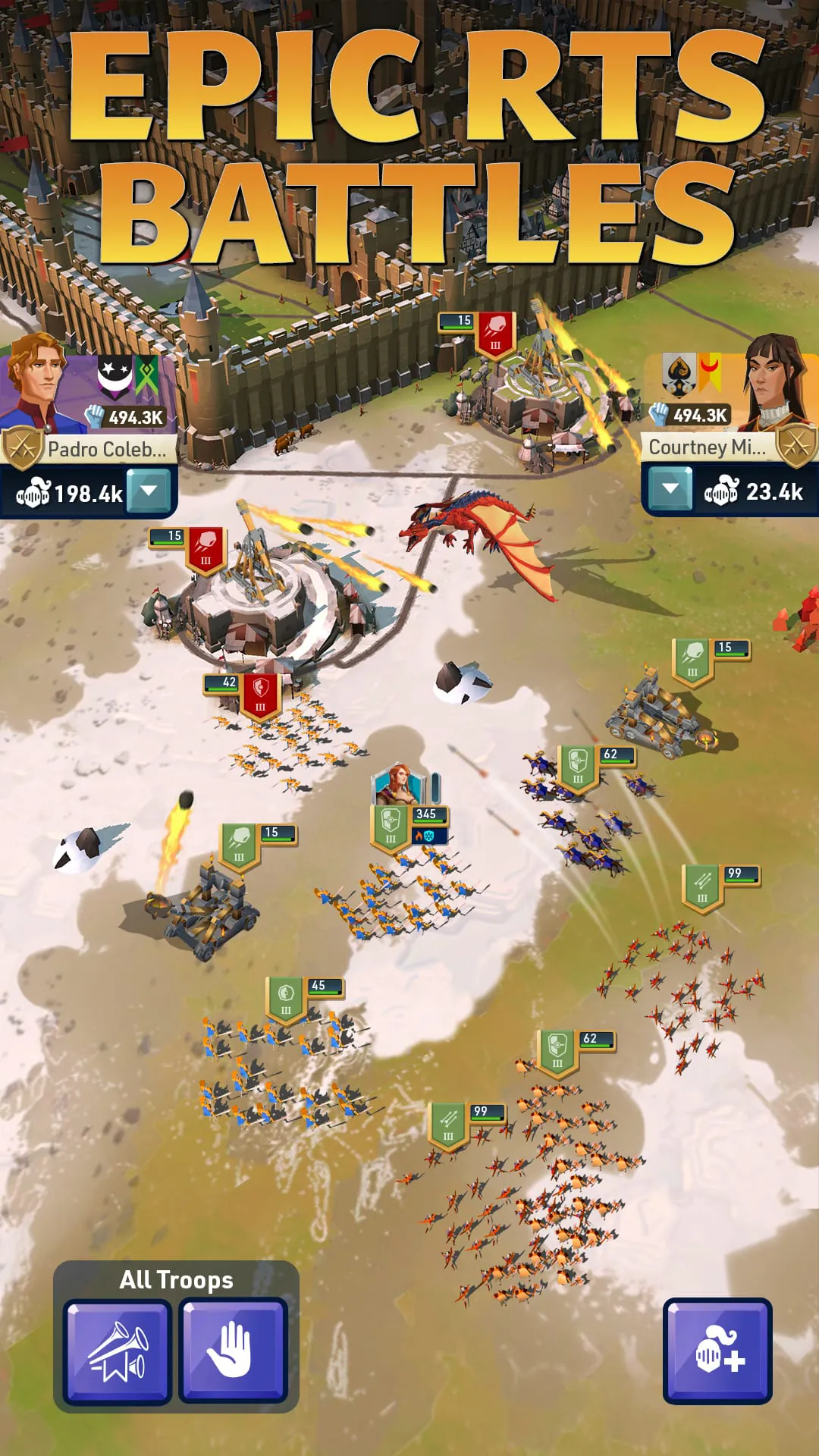This screenshot has height=1456, width=819.
Task: Add reinforcements with the helmet plus button
Action: point(717,1351)
